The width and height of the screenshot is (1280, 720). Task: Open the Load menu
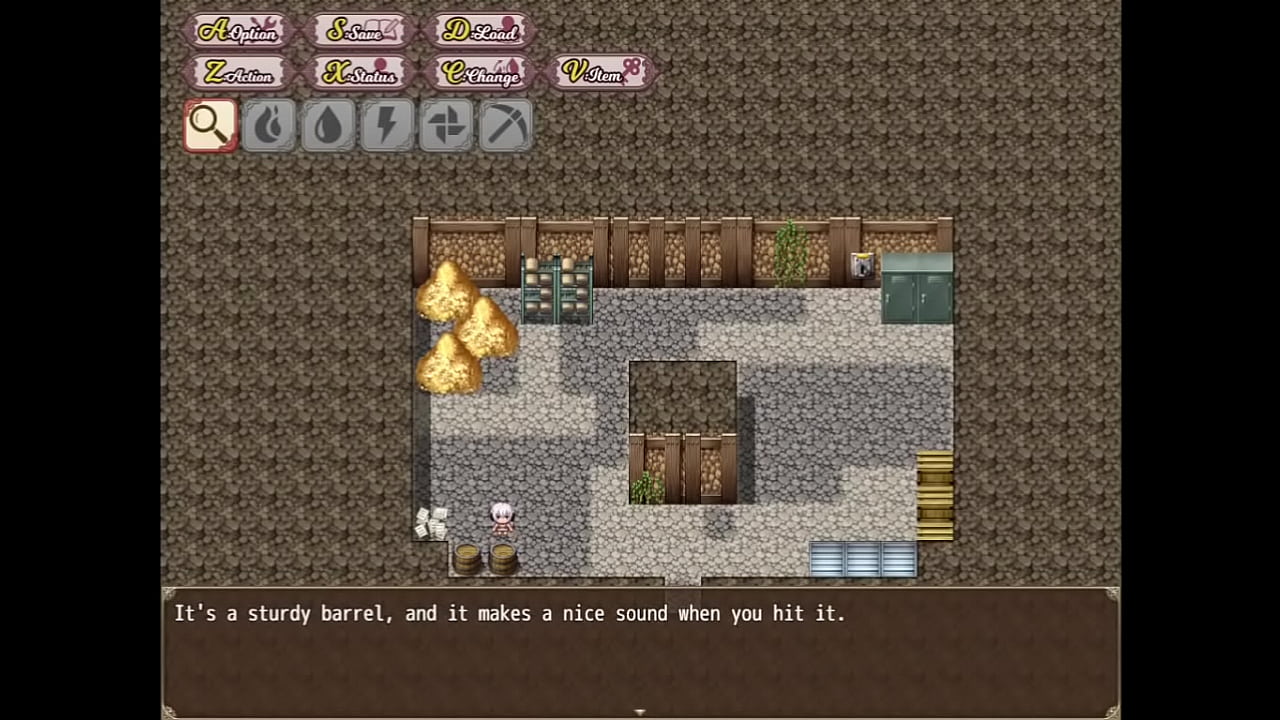point(481,31)
